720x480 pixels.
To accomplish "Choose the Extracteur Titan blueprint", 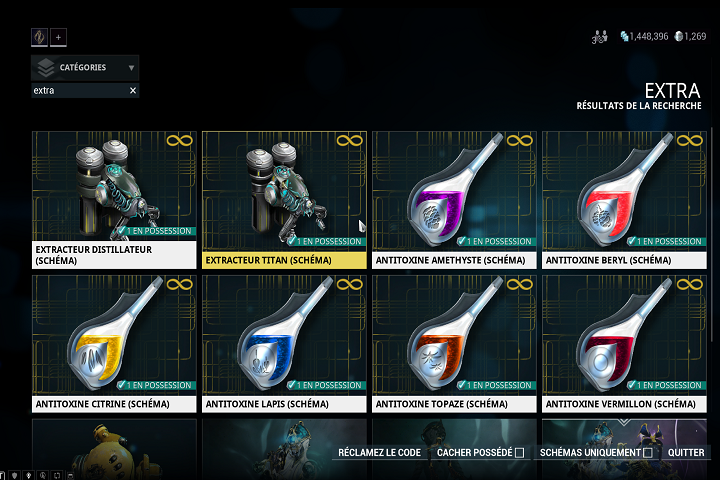I will (284, 200).
